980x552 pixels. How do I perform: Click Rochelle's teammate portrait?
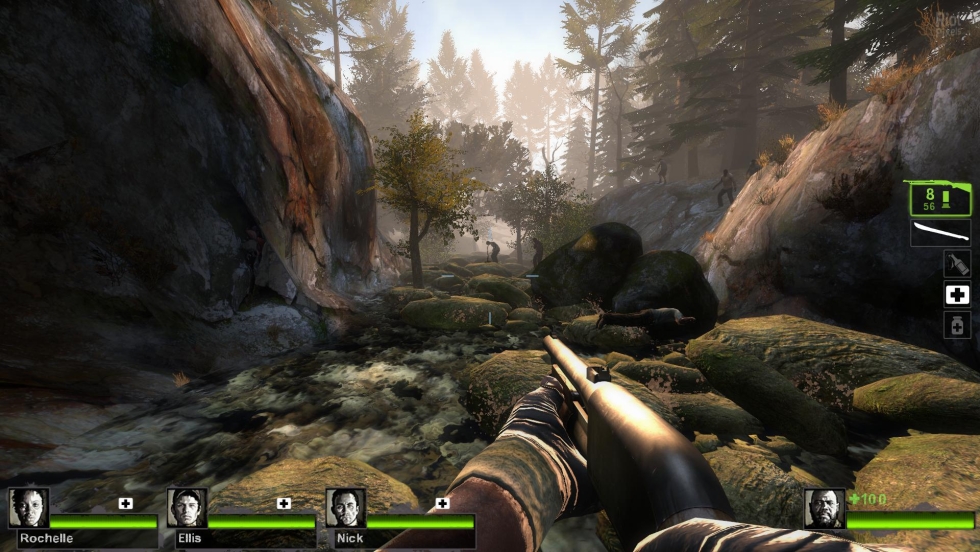[x=28, y=508]
